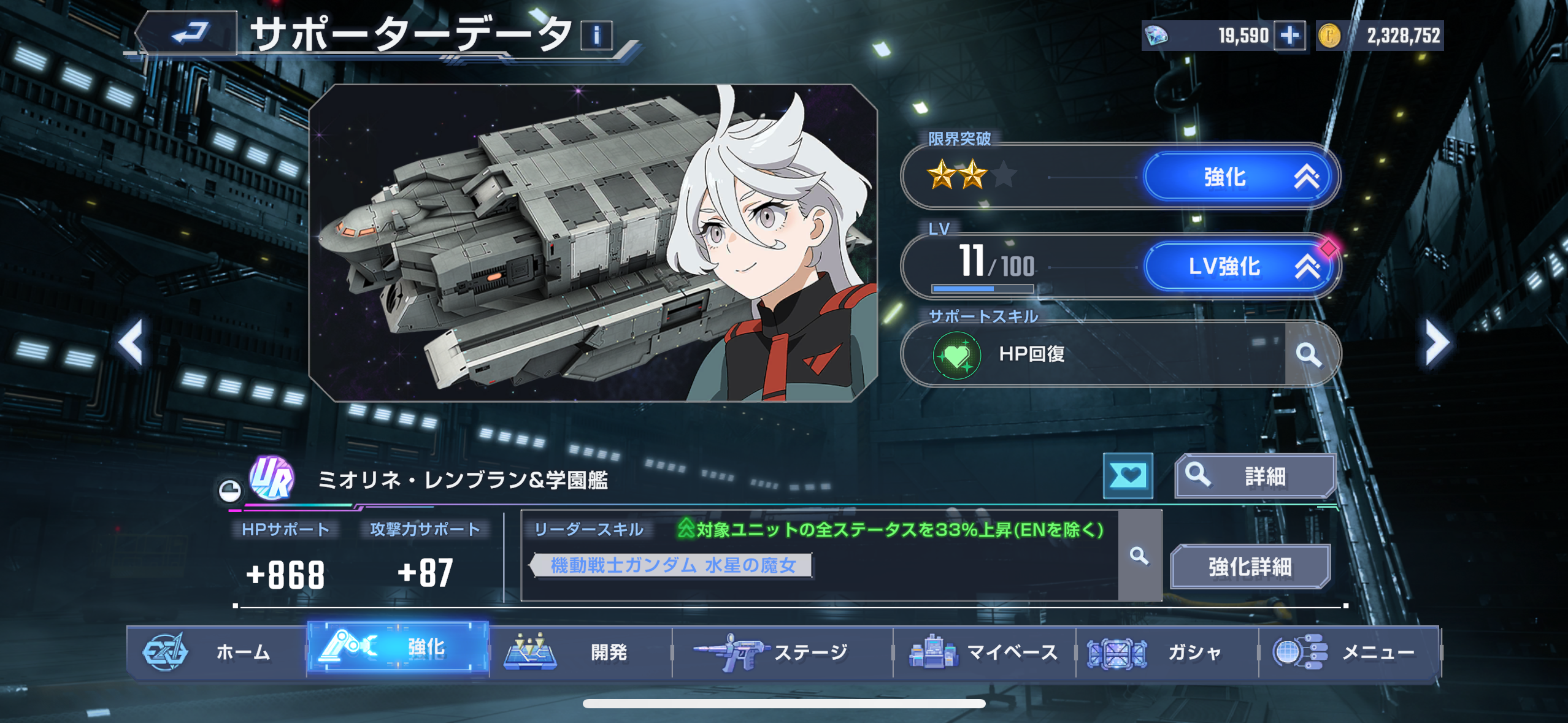Screen dimensions: 1568x723
Task: Select the 機動戦士ガンダム 水星の魔女 series tag
Action: 672,565
